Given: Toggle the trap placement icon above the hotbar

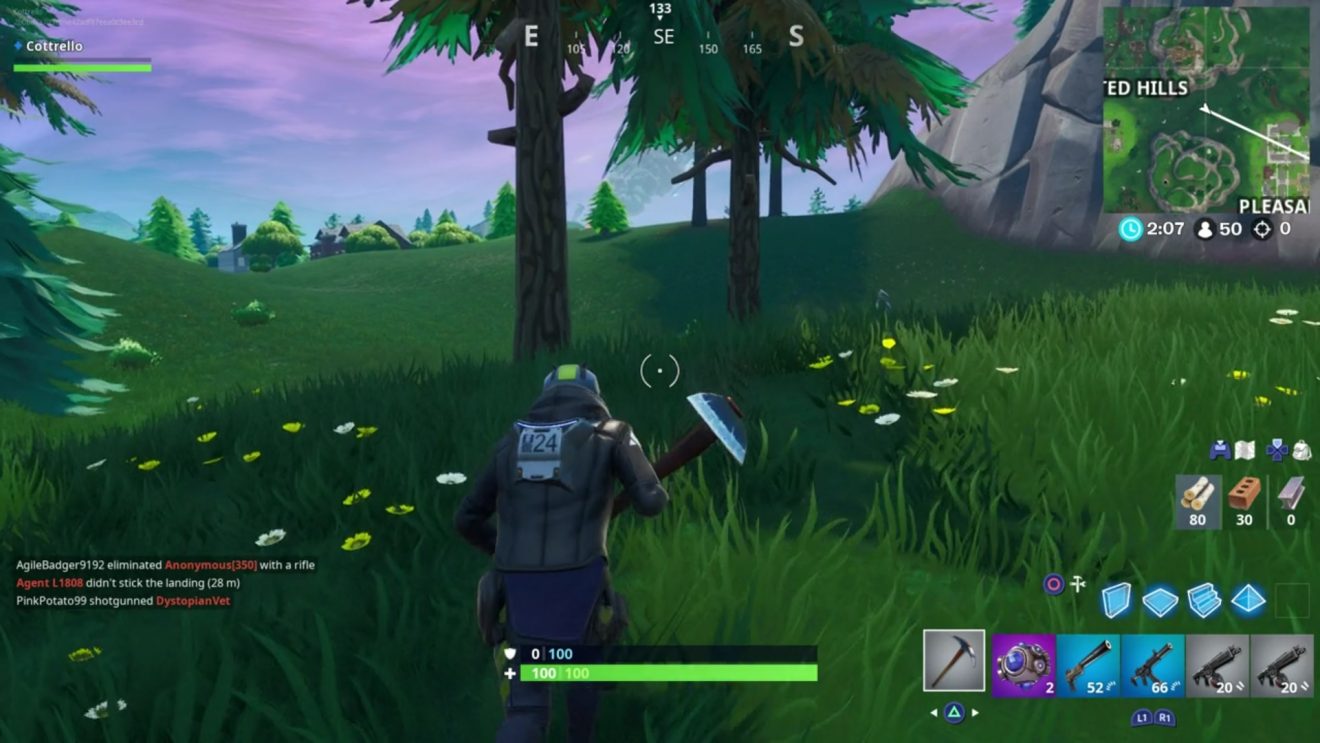Looking at the screenshot, I should [1078, 583].
